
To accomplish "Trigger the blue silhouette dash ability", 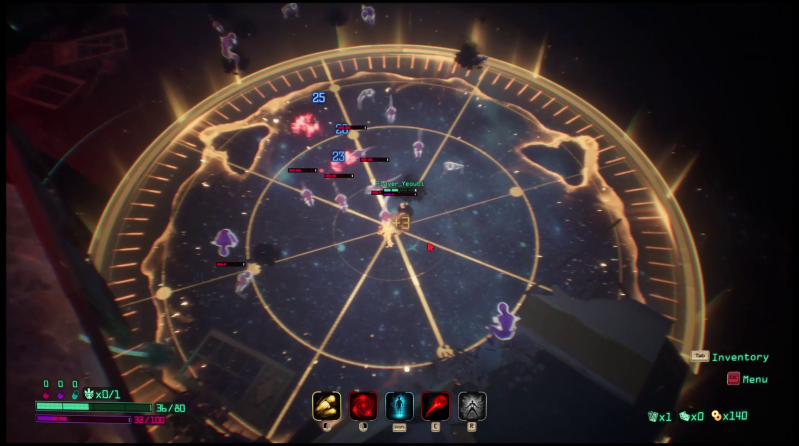I will click(399, 405).
